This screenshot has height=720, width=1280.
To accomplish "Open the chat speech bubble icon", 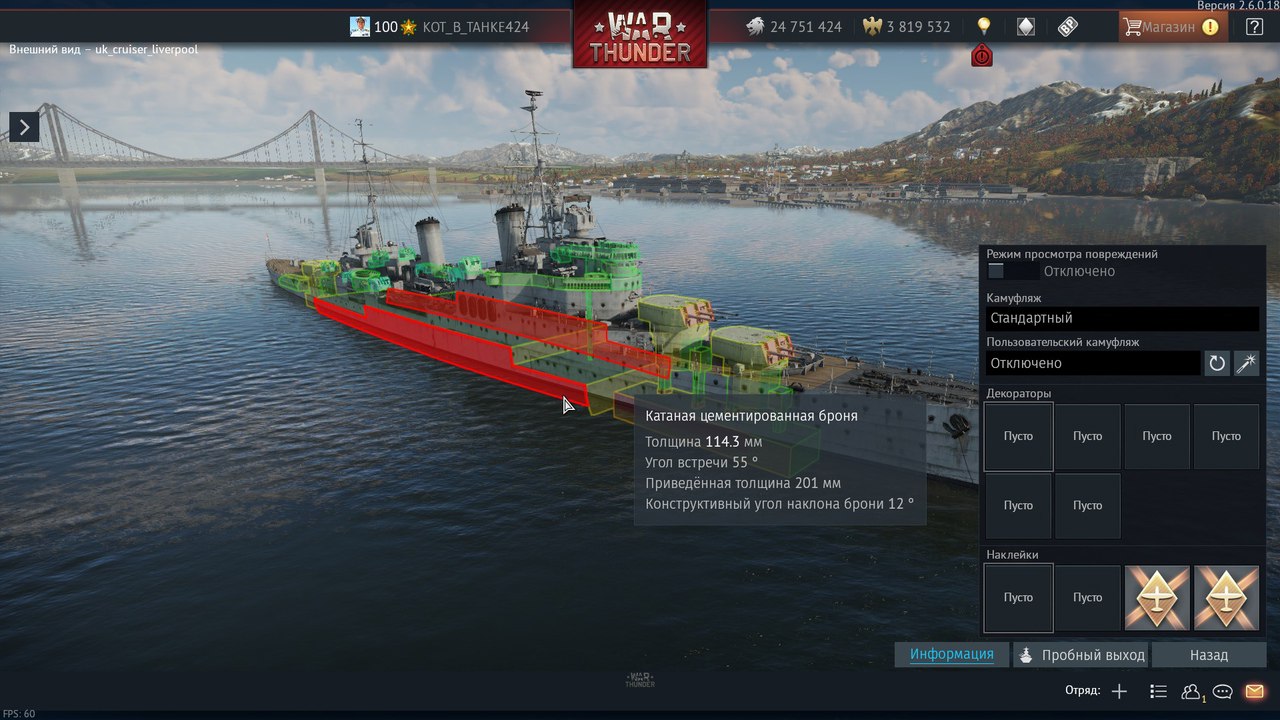I will (1222, 691).
